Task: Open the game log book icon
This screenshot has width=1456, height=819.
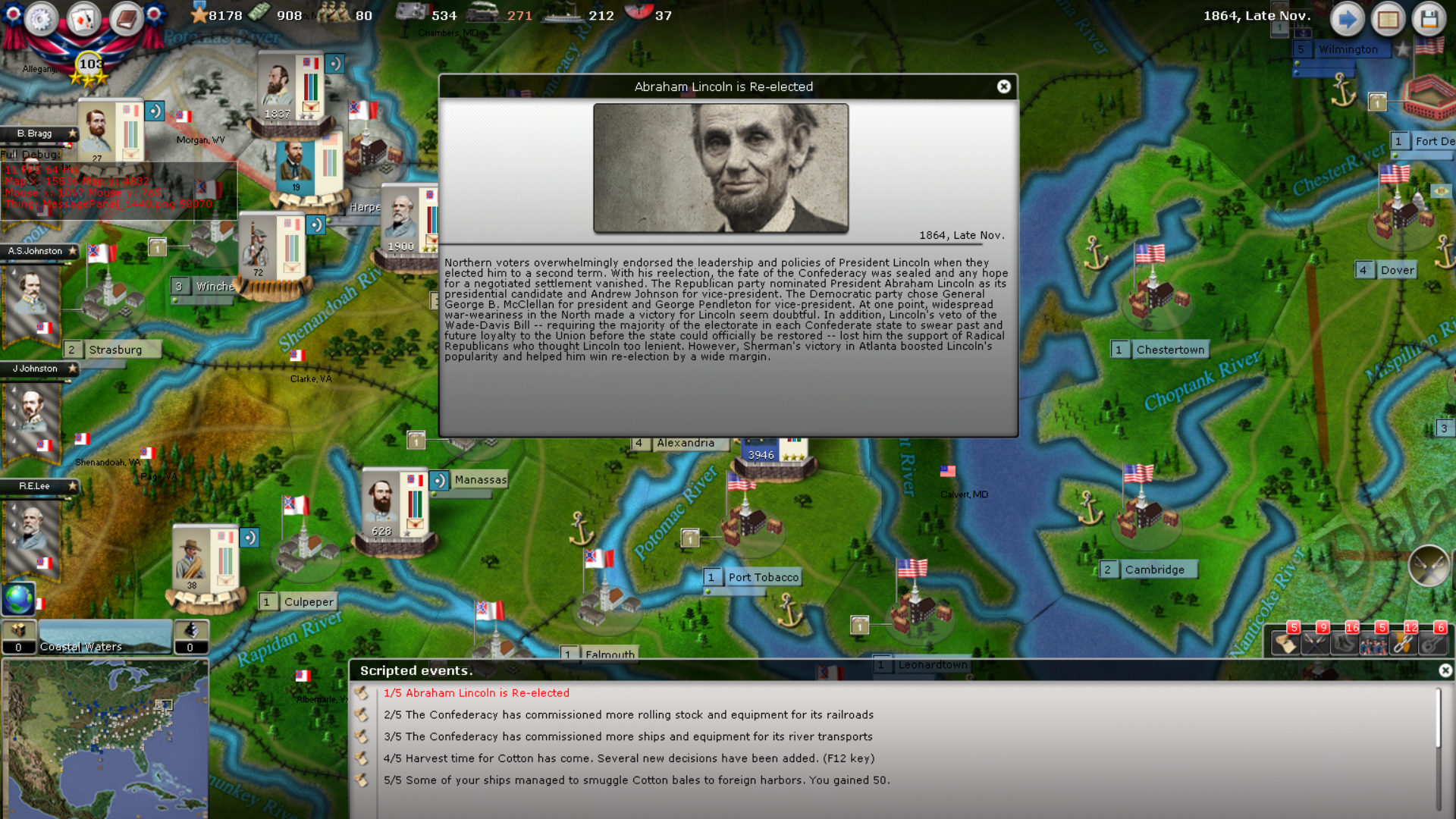Action: [1389, 20]
